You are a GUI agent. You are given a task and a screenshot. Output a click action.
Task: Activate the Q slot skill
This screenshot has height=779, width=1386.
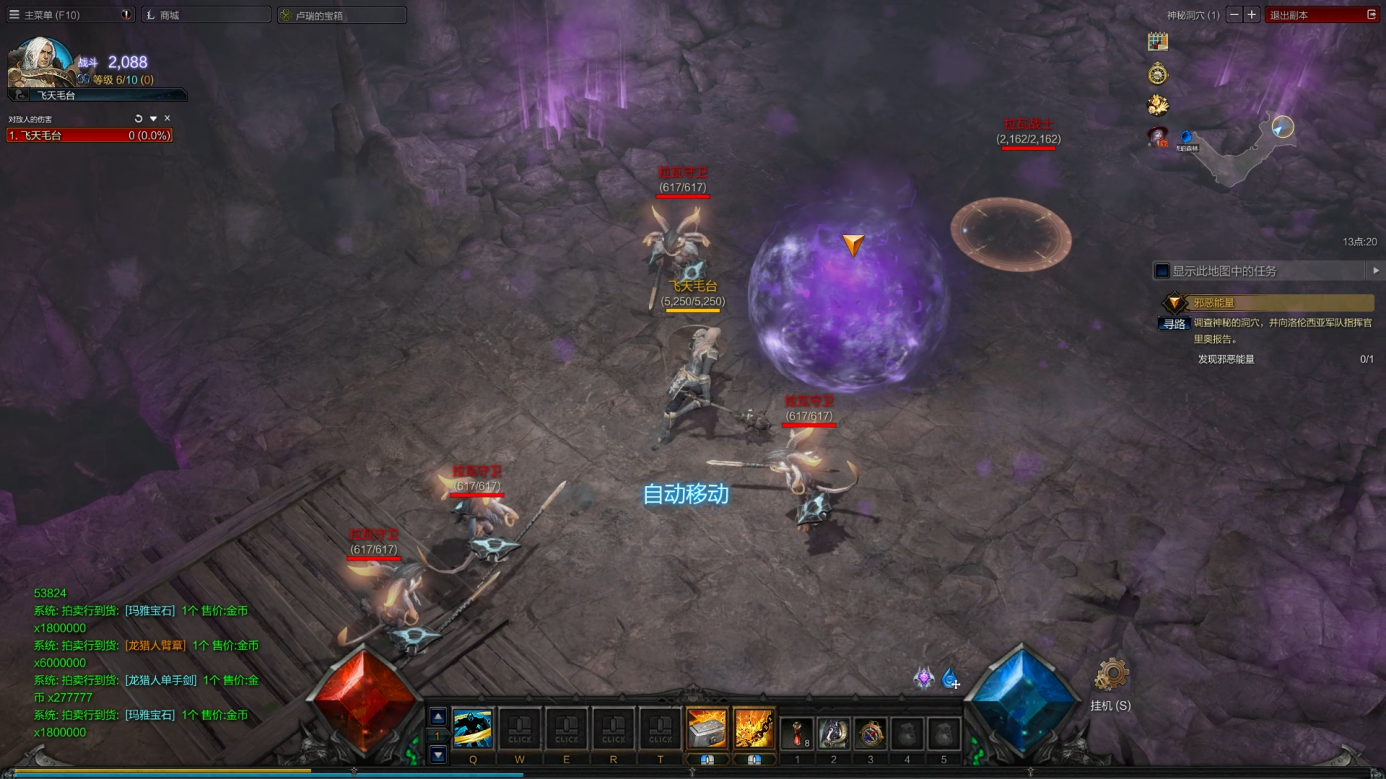(472, 729)
